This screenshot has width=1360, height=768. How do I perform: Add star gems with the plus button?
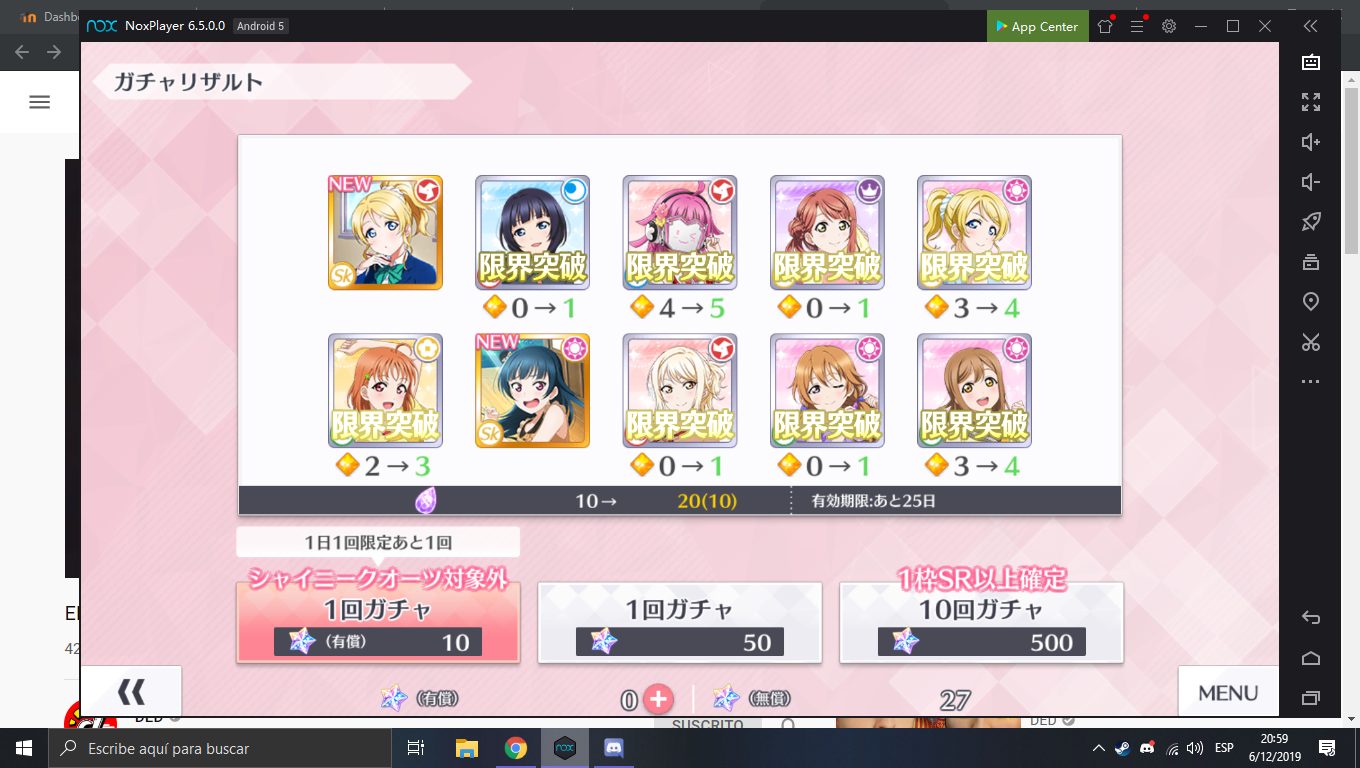(x=658, y=699)
